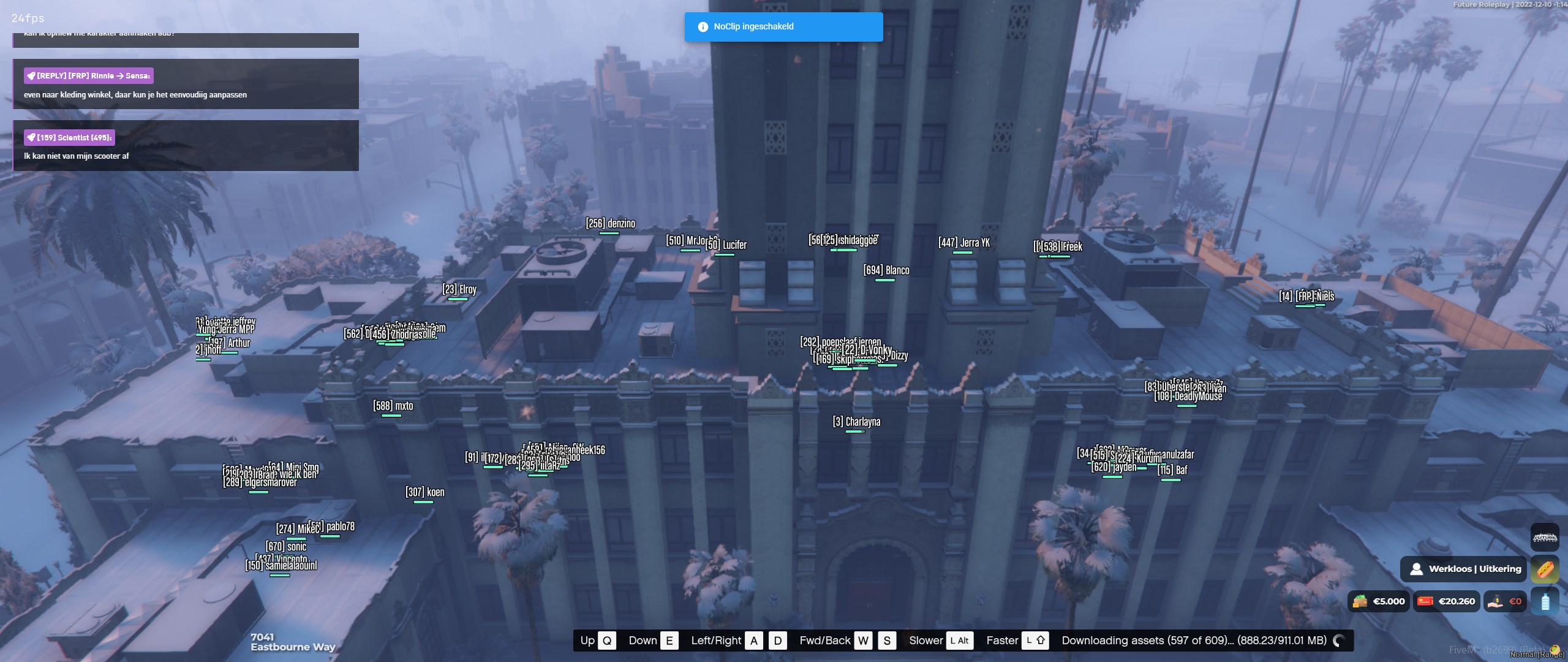This screenshot has height=662, width=1568.
Task: Select the water bottle thirst icon
Action: coord(1544,601)
